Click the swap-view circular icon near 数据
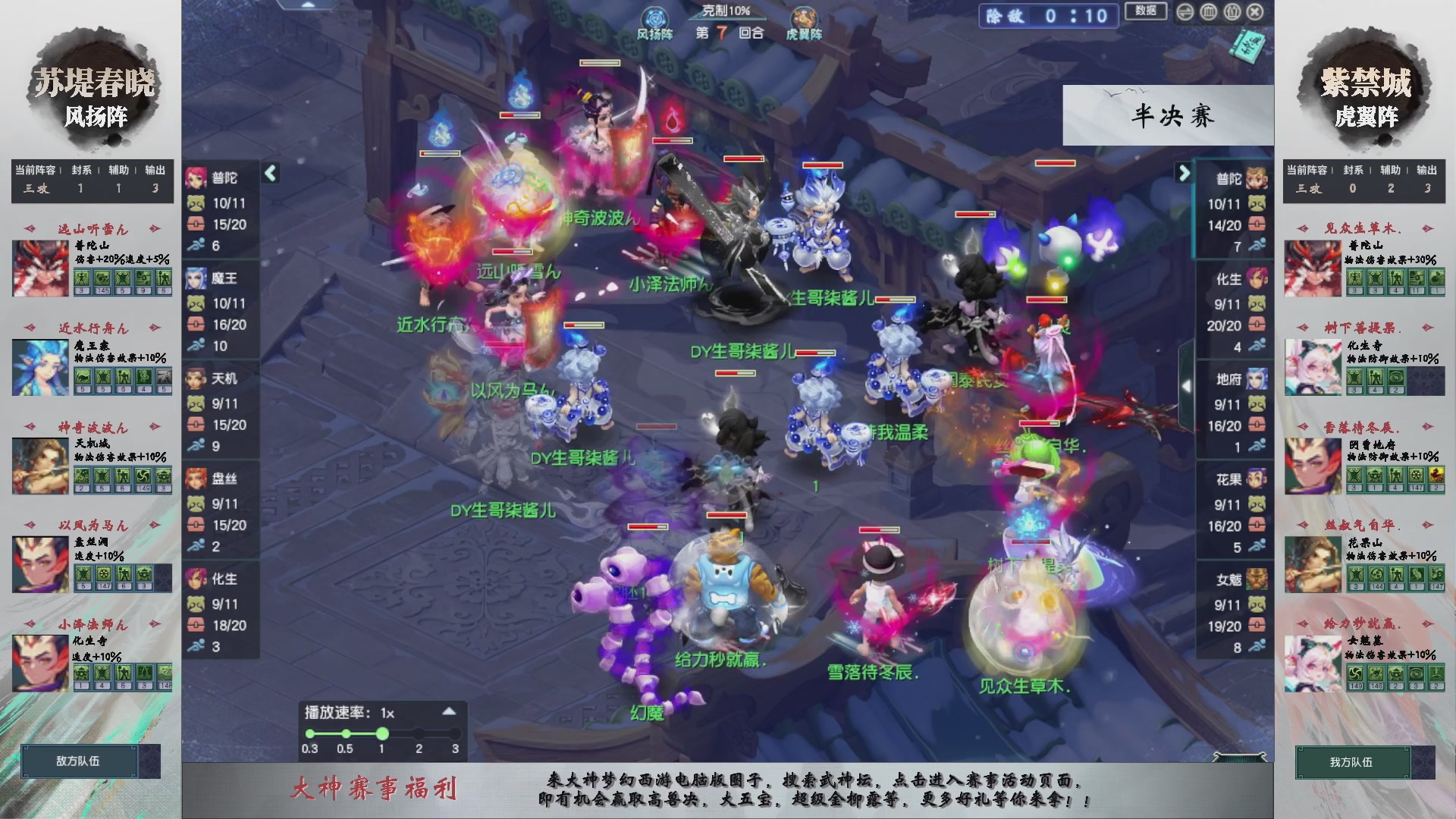 1185,12
